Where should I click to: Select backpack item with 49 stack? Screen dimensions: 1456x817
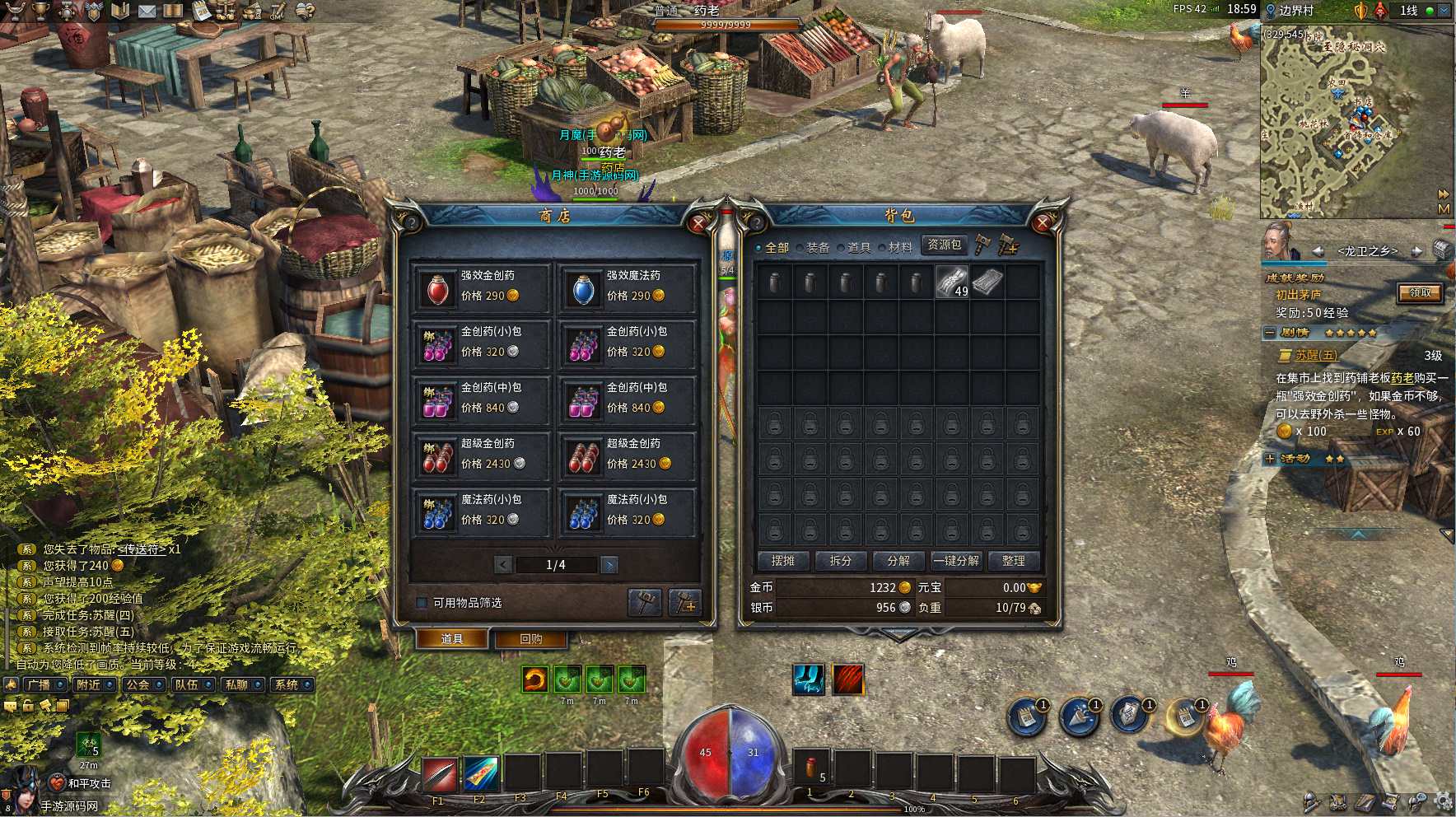[951, 282]
